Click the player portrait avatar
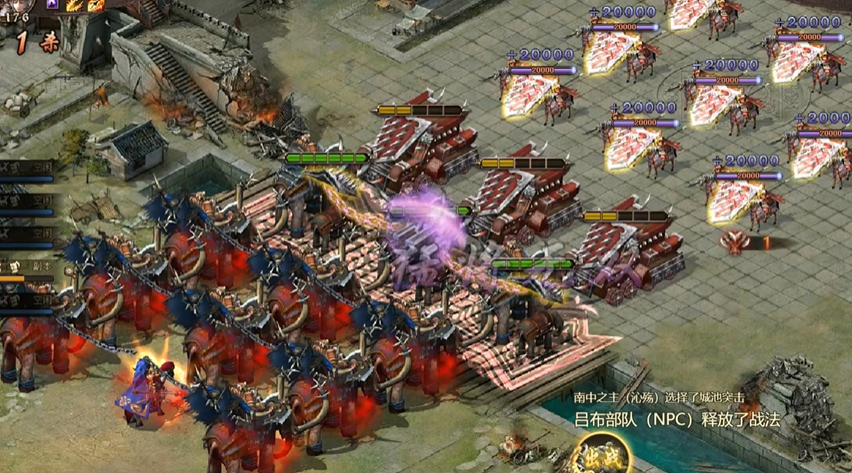This screenshot has width=852, height=473. [17, 5]
